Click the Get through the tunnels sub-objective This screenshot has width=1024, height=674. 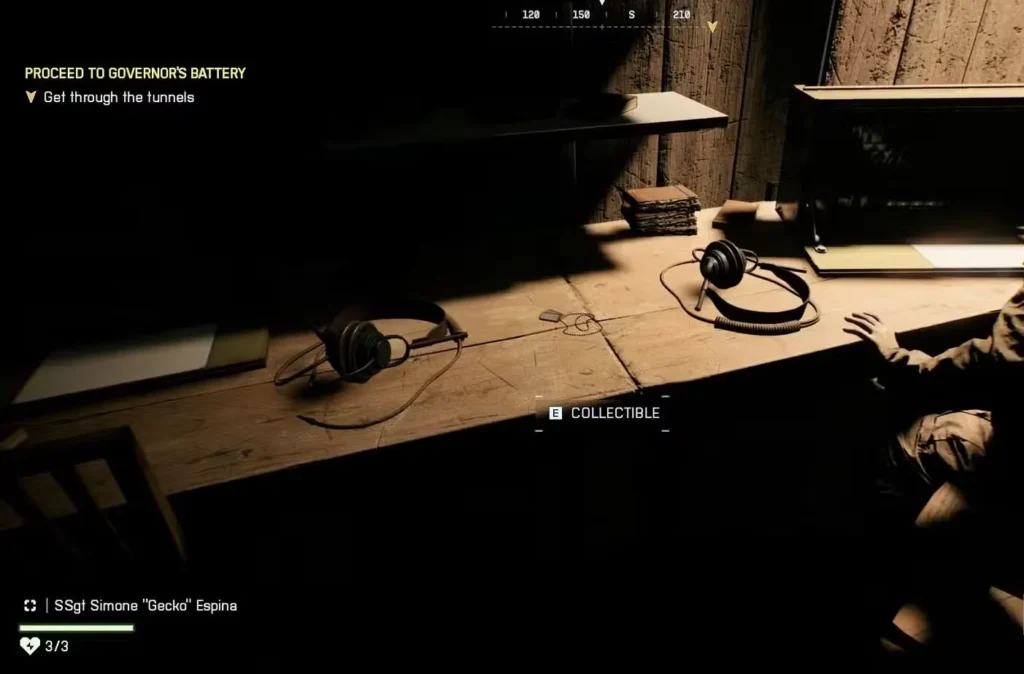[x=118, y=97]
